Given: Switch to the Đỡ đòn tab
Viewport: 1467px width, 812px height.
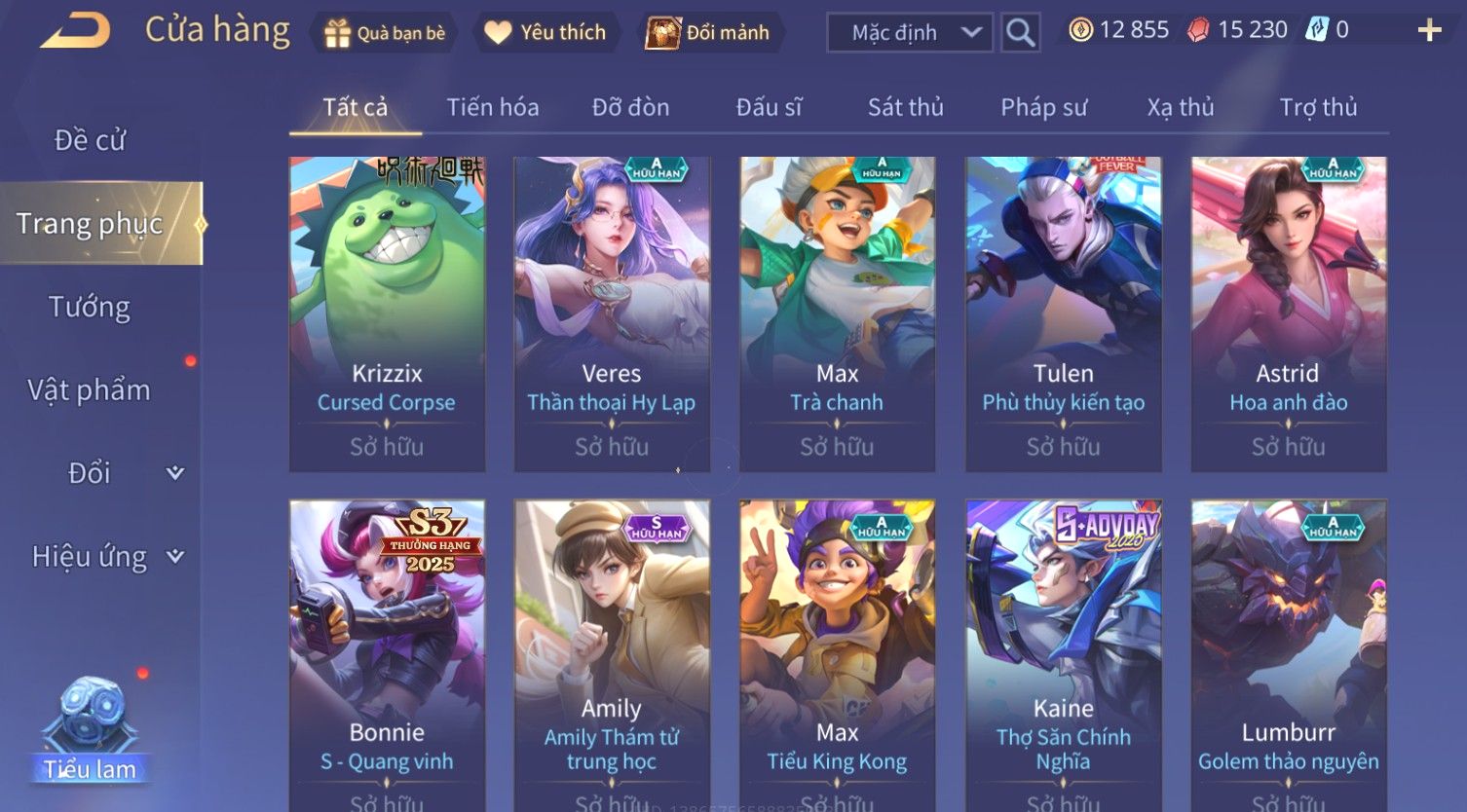Looking at the screenshot, I should point(630,107).
